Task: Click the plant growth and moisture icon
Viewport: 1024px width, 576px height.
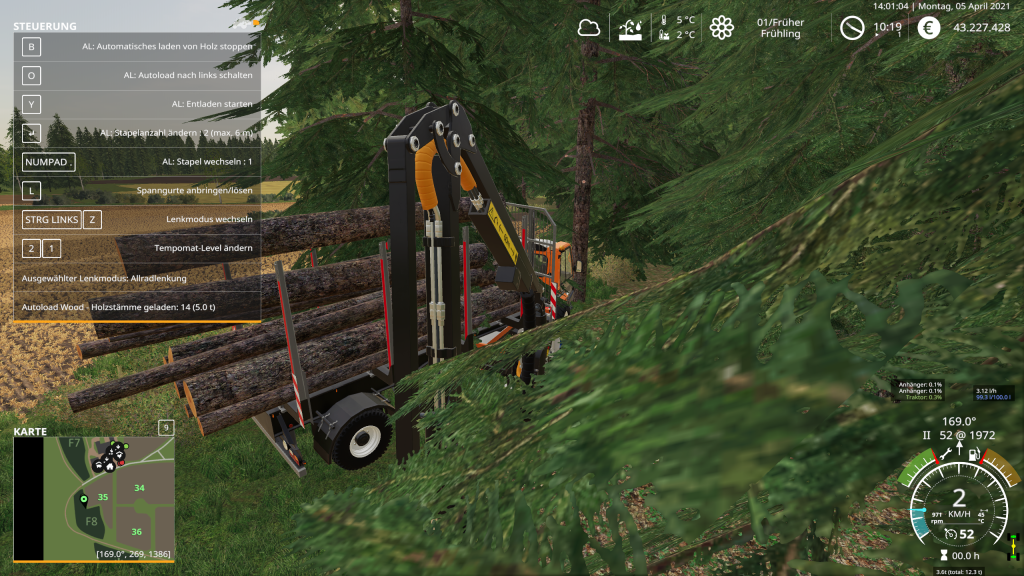Action: point(631,28)
